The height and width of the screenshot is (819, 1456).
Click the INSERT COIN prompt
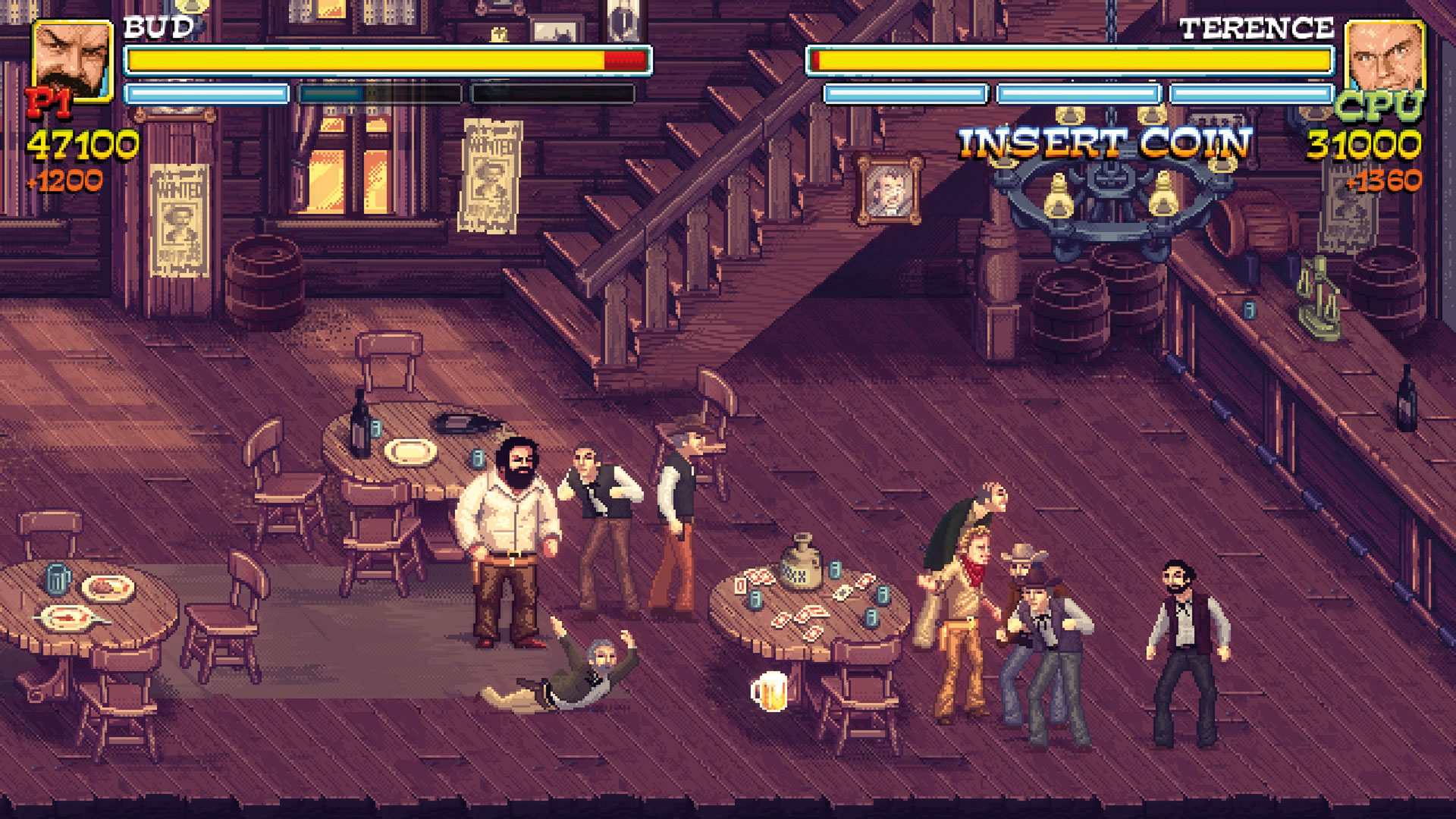click(x=1104, y=143)
